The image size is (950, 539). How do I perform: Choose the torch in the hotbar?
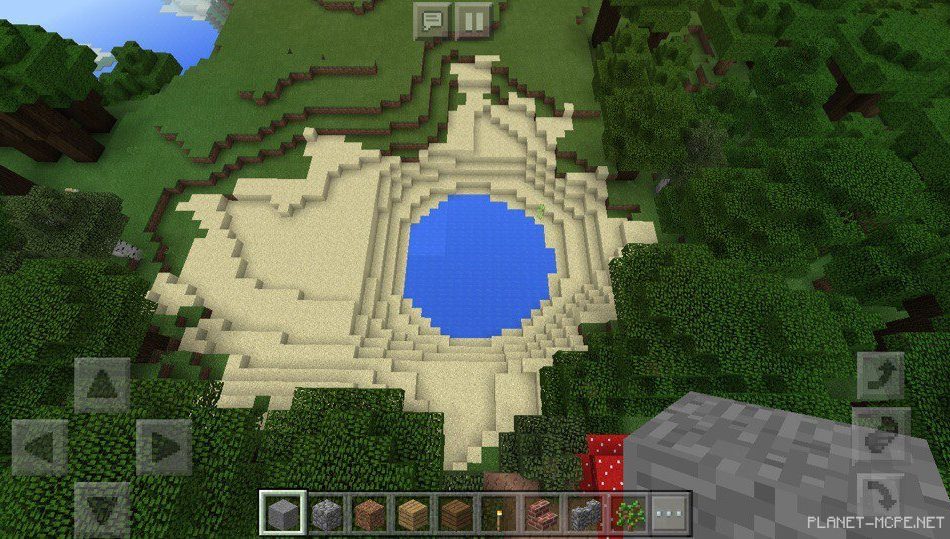point(498,514)
